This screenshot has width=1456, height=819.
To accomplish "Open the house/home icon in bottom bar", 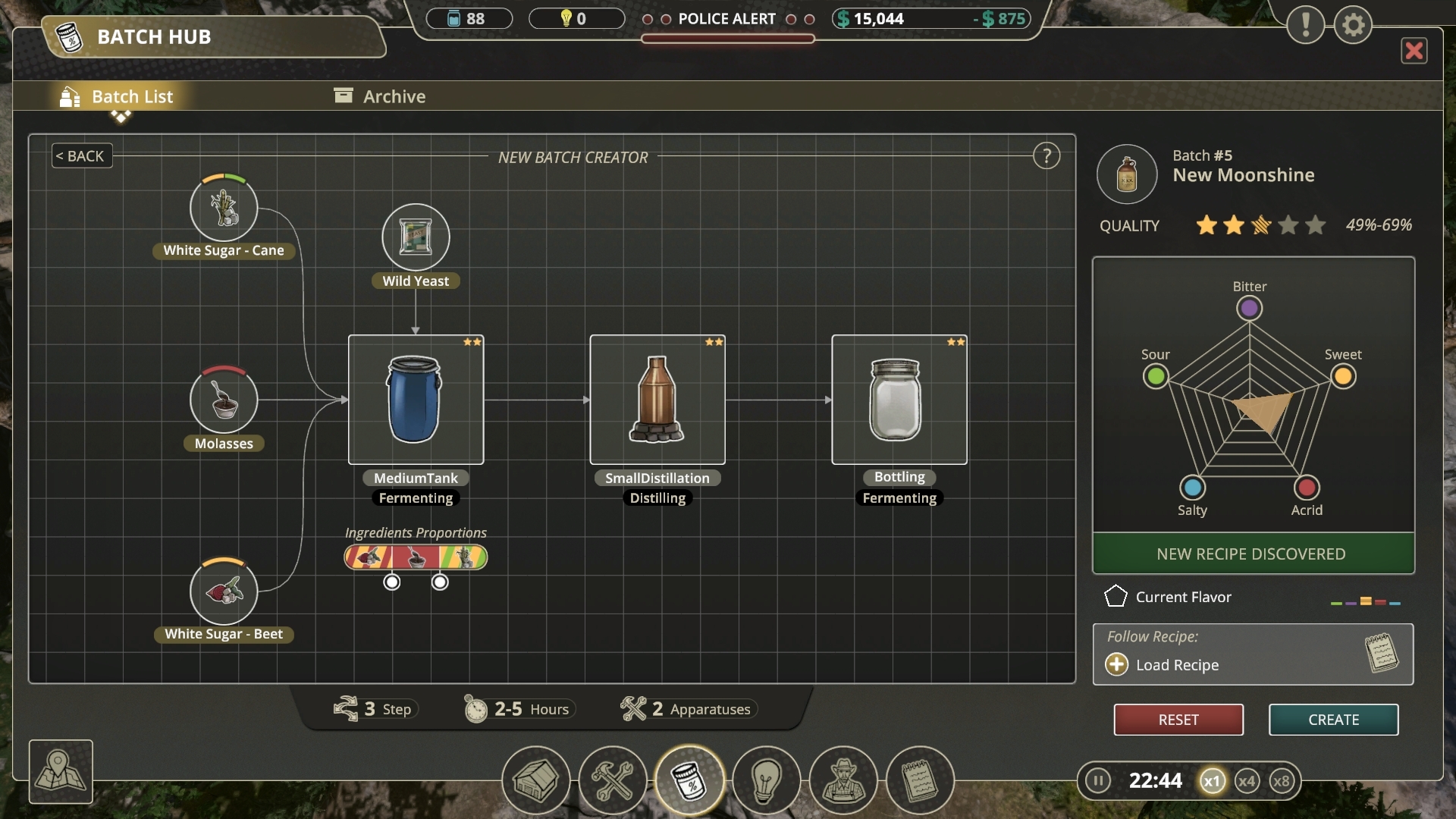I will pyautogui.click(x=536, y=780).
